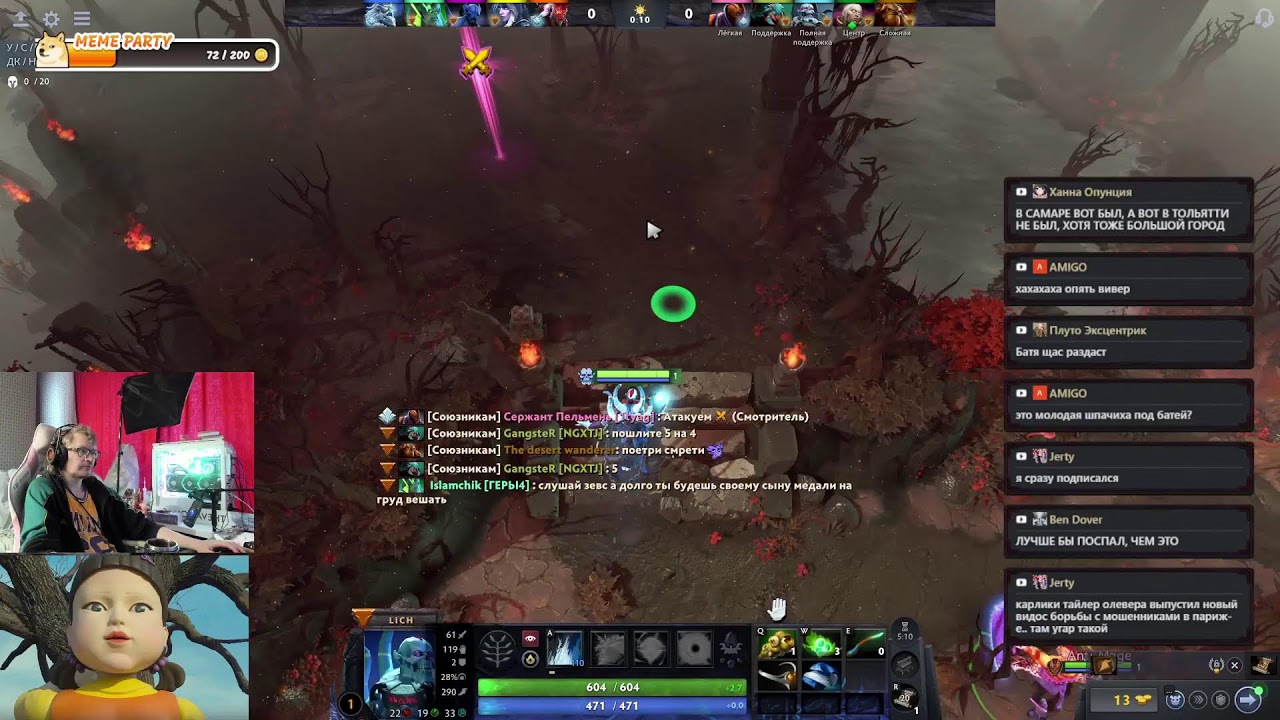Toggle the red eye indicator on Lich's ability bar
Screen dimensions: 1280x720
[x=529, y=637]
